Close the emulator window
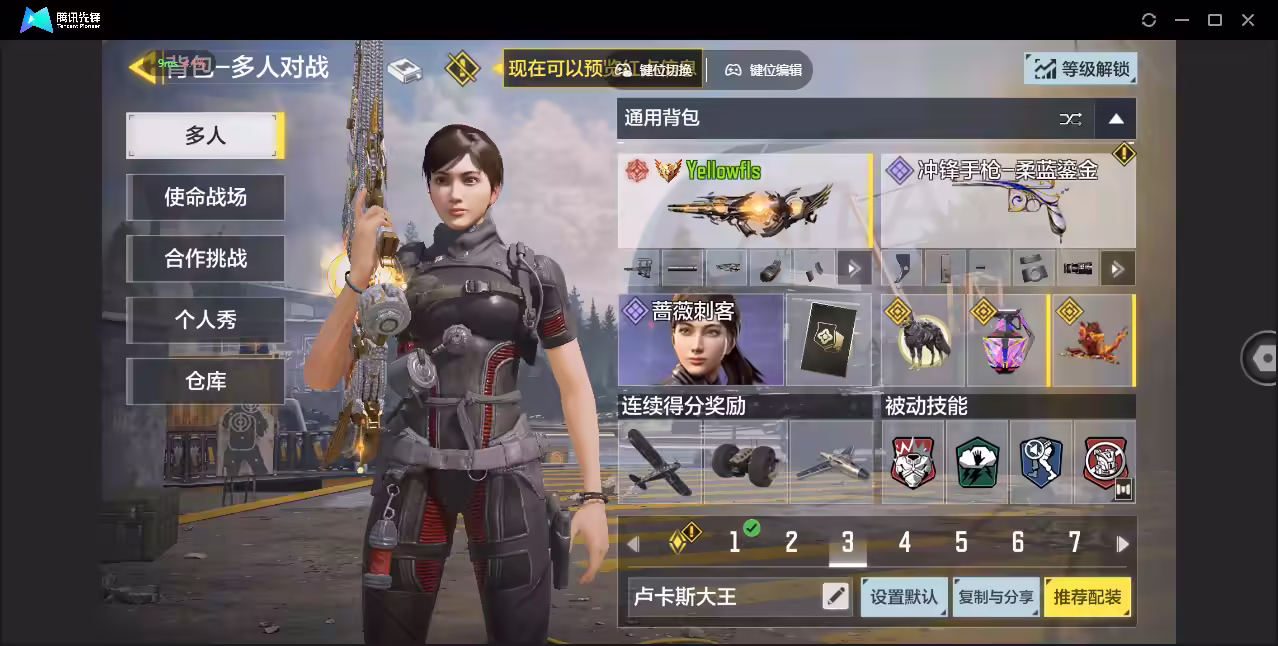The height and width of the screenshot is (646, 1278). point(1248,20)
